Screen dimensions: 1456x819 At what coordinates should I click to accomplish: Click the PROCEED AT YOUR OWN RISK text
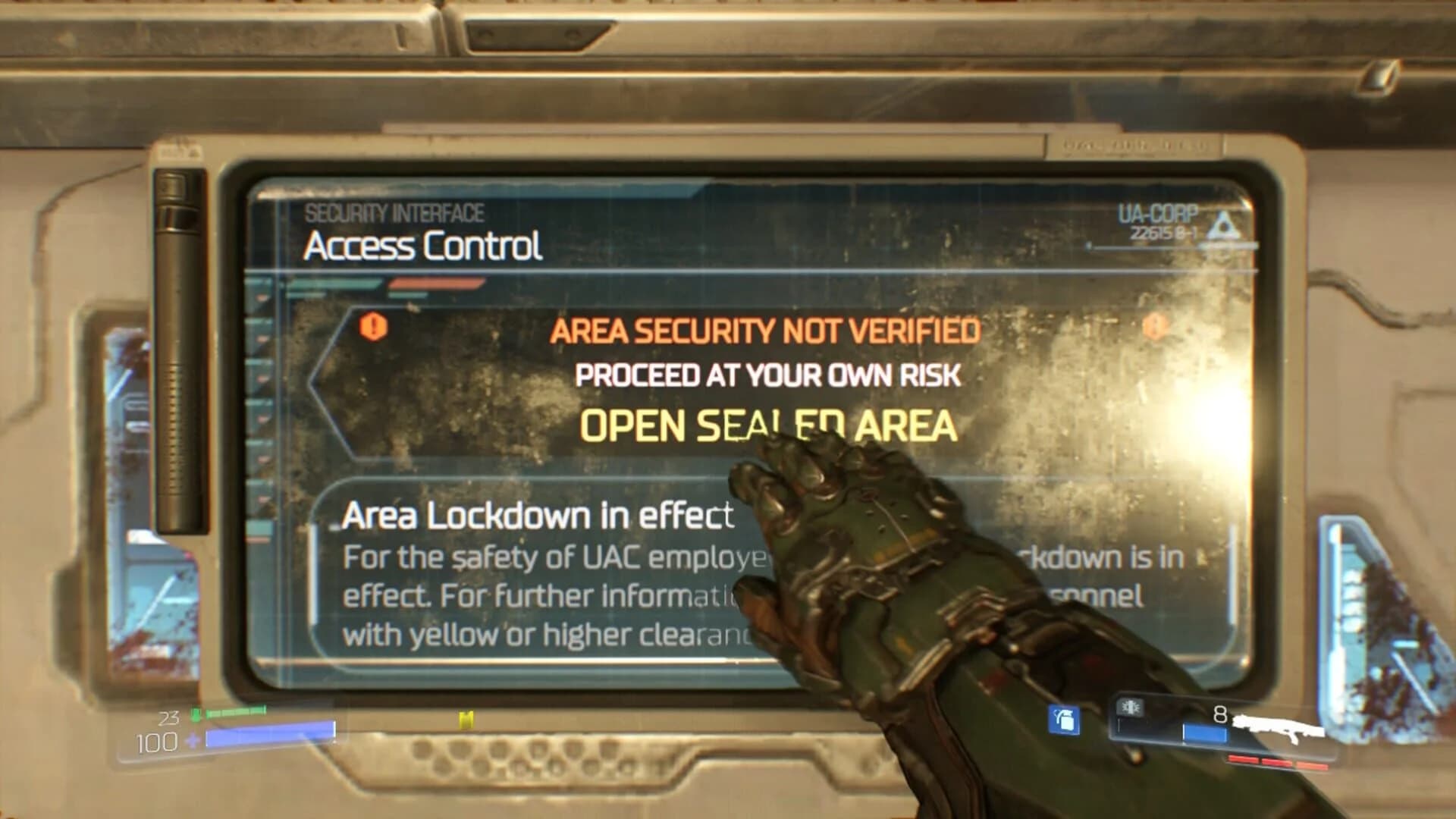coord(768,374)
